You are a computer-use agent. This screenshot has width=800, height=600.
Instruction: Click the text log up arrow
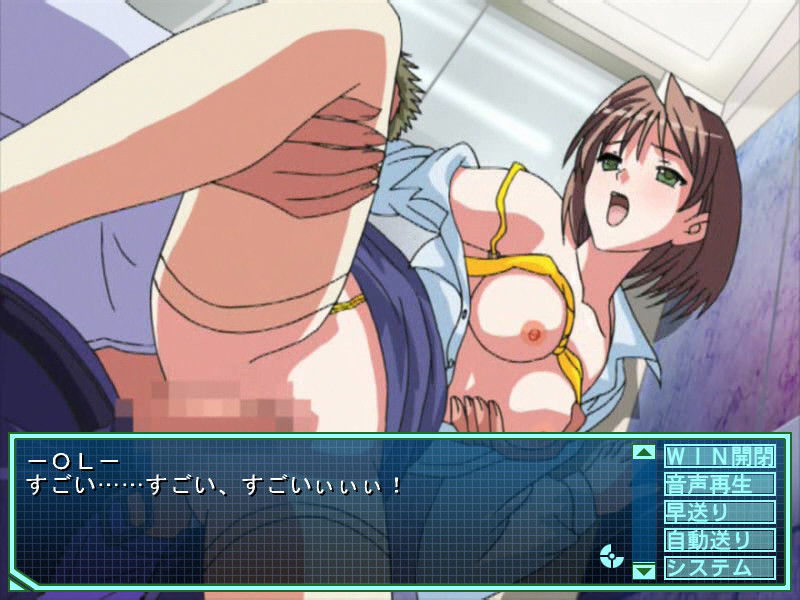click(x=645, y=452)
